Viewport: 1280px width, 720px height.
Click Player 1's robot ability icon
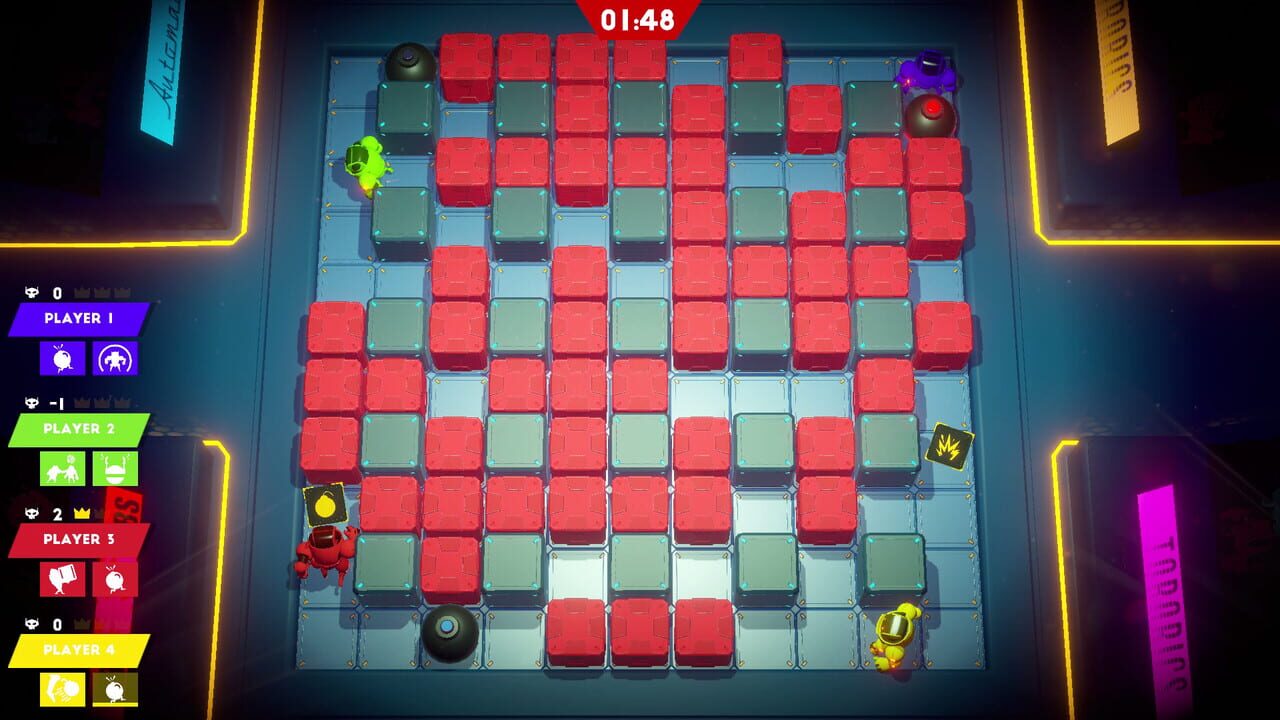(113, 358)
